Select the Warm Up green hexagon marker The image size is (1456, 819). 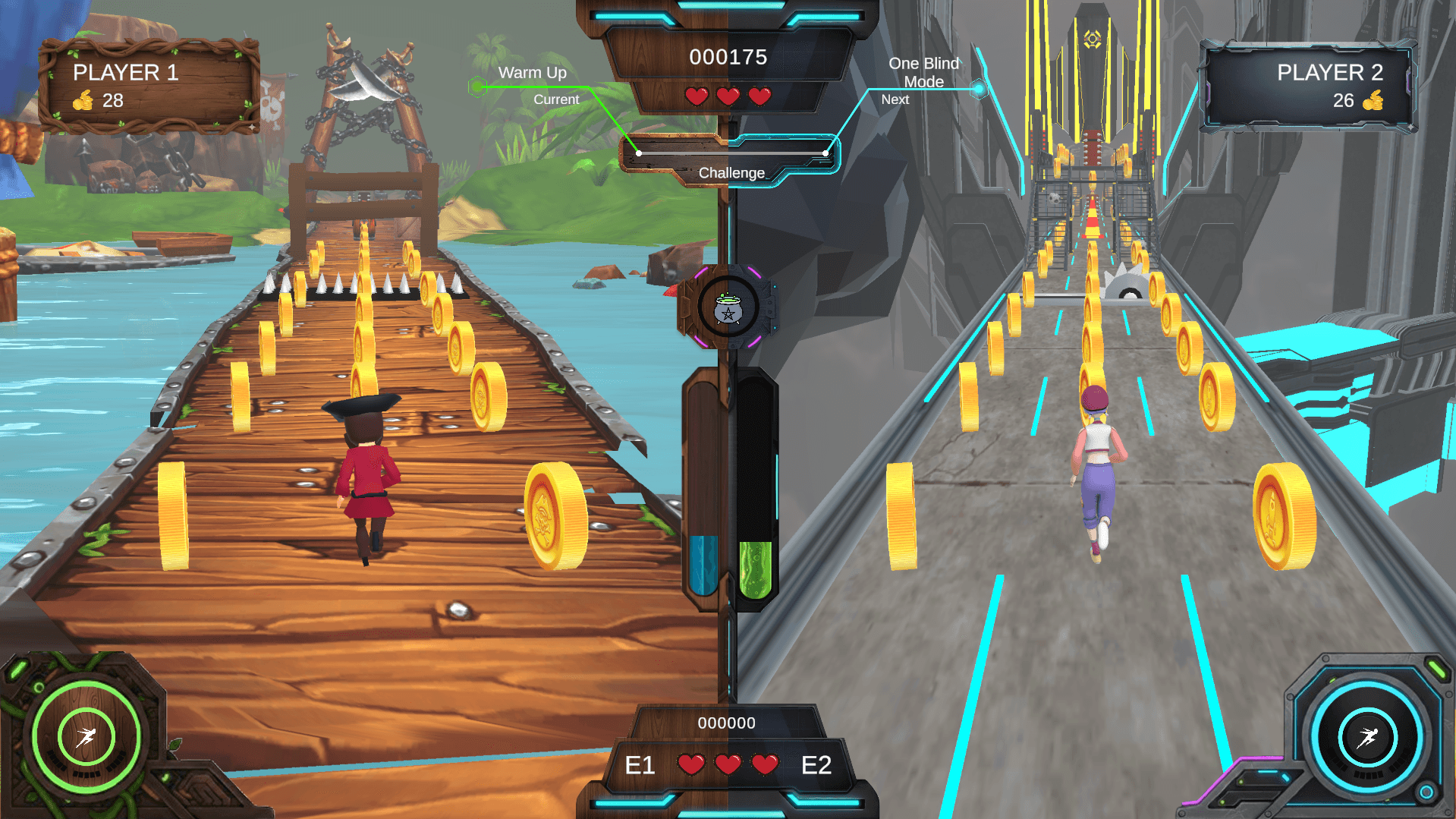click(477, 87)
